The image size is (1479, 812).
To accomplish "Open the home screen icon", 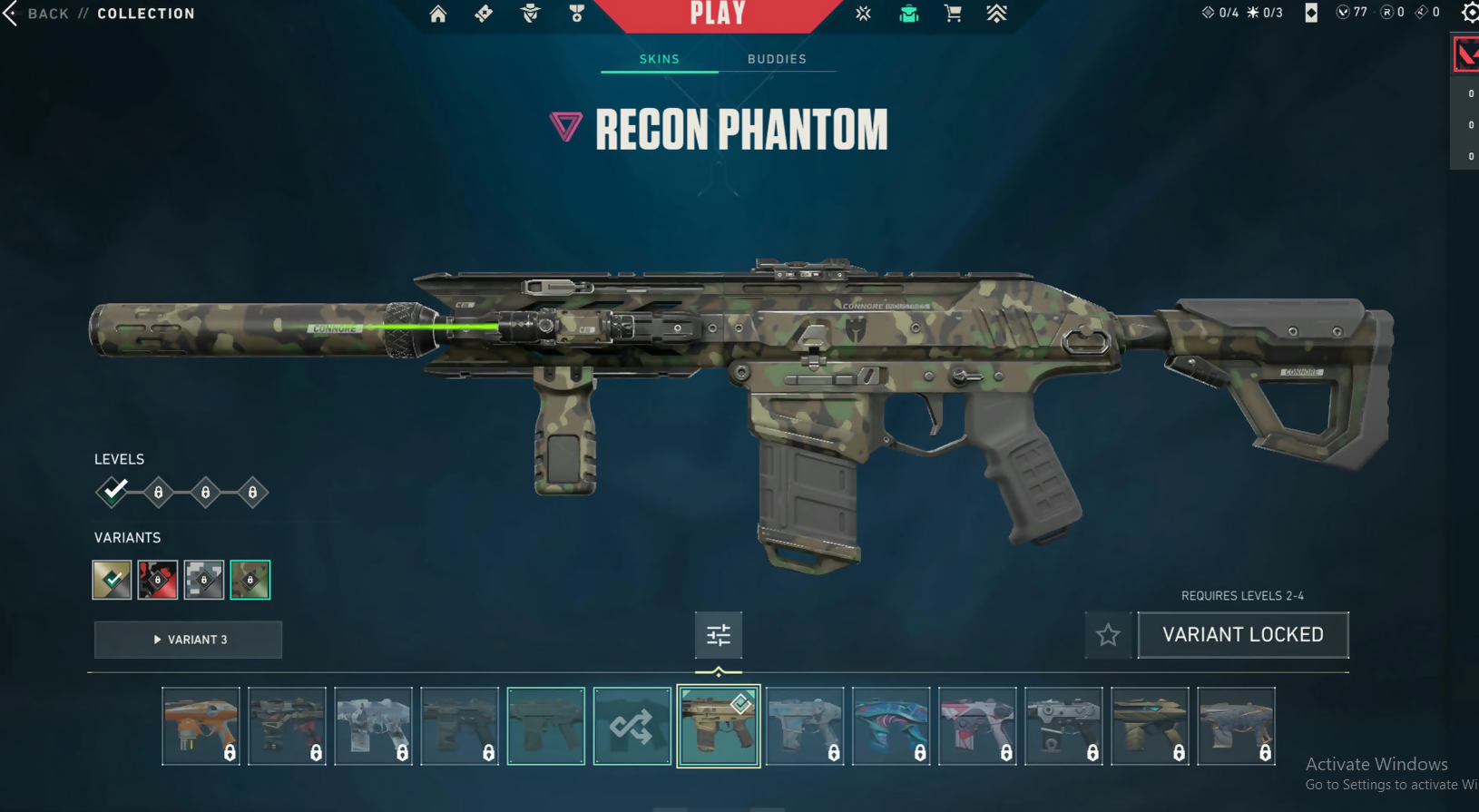I will (438, 14).
